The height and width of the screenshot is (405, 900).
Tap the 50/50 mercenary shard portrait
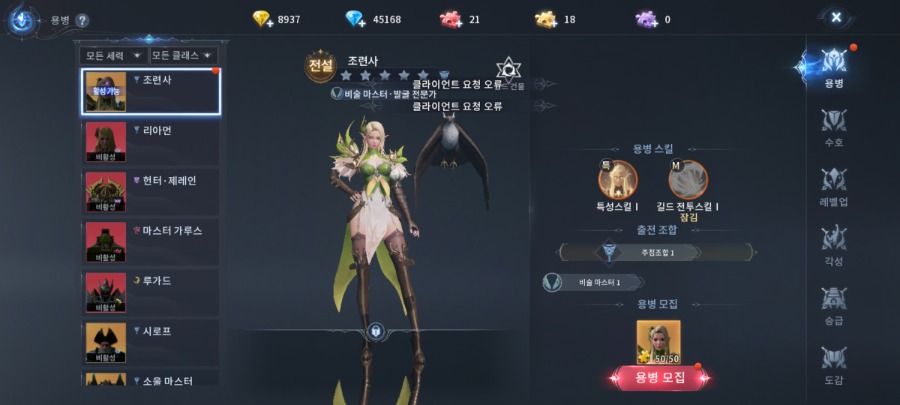(658, 341)
